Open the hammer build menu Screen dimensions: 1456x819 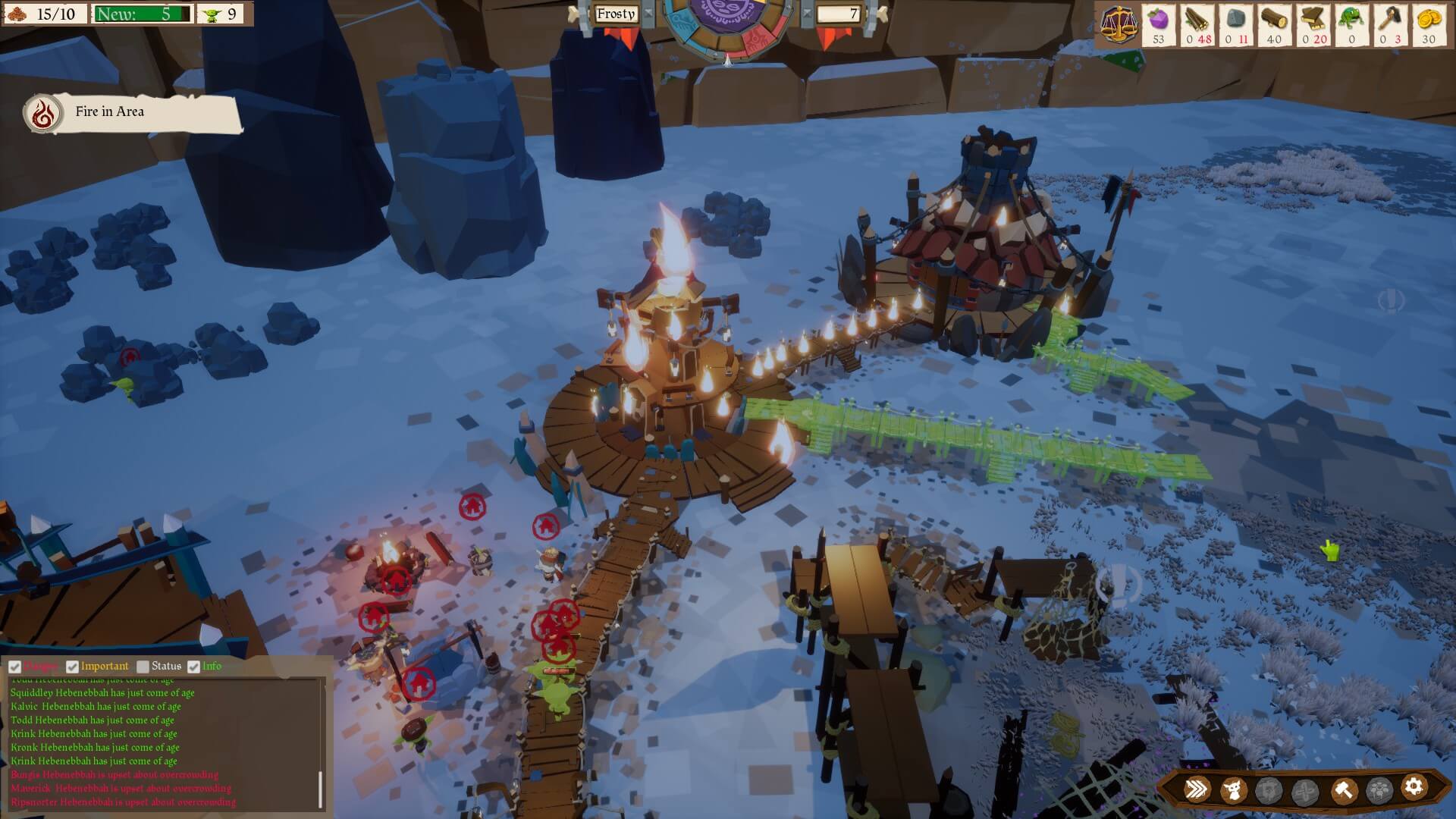click(1343, 790)
